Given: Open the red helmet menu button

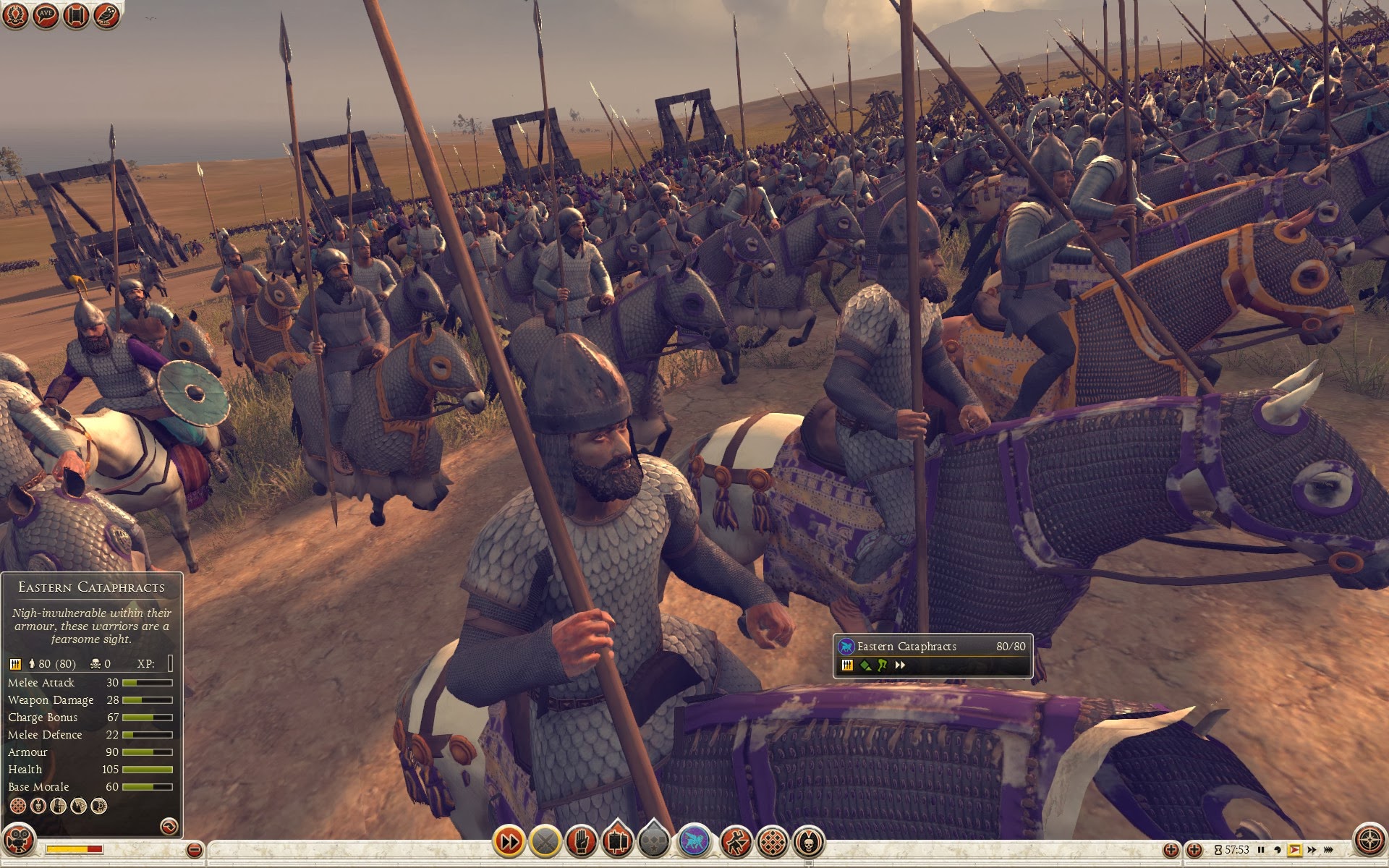Looking at the screenshot, I should 16,16.
